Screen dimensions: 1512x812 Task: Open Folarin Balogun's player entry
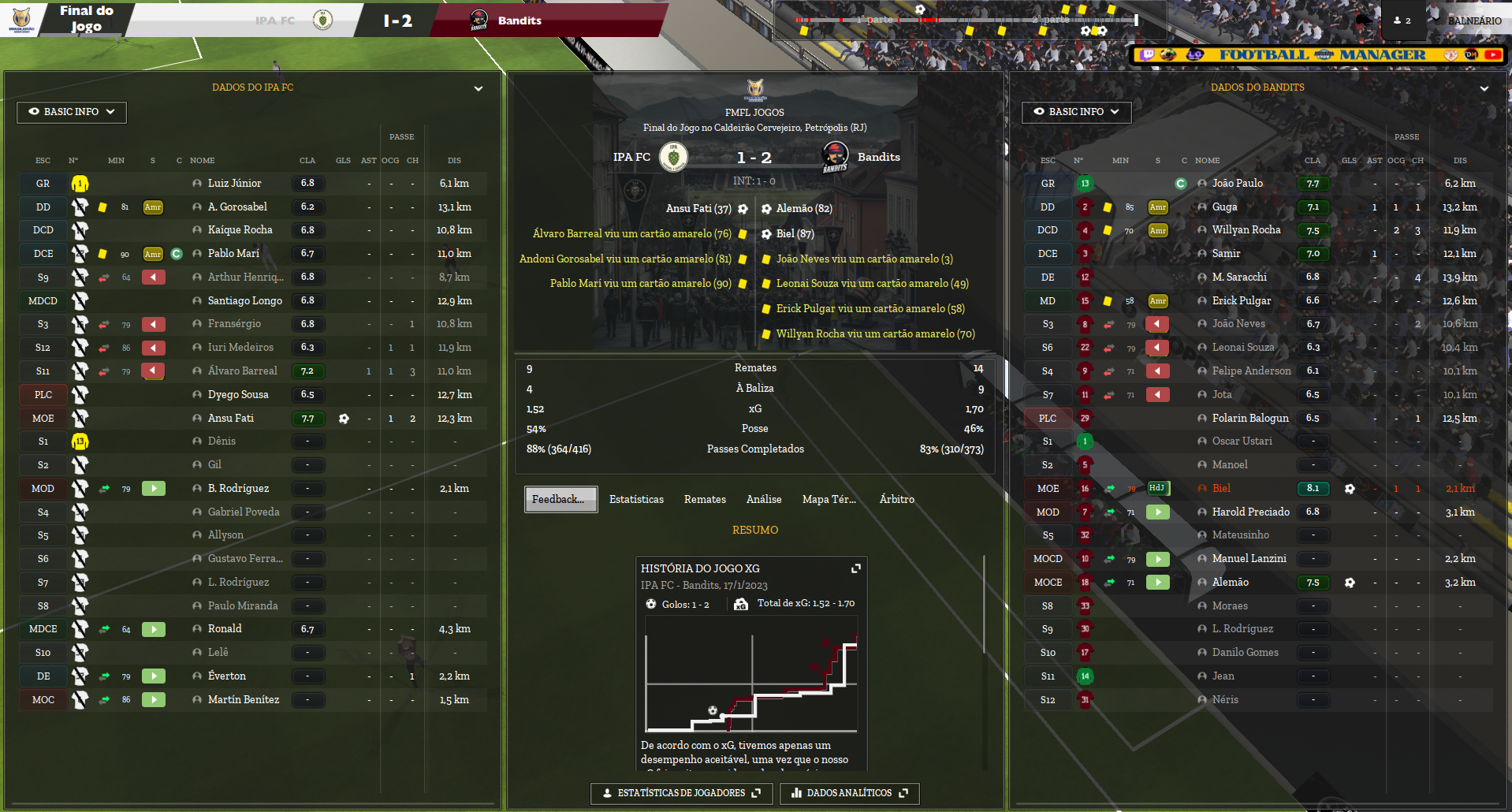pyautogui.click(x=1249, y=419)
